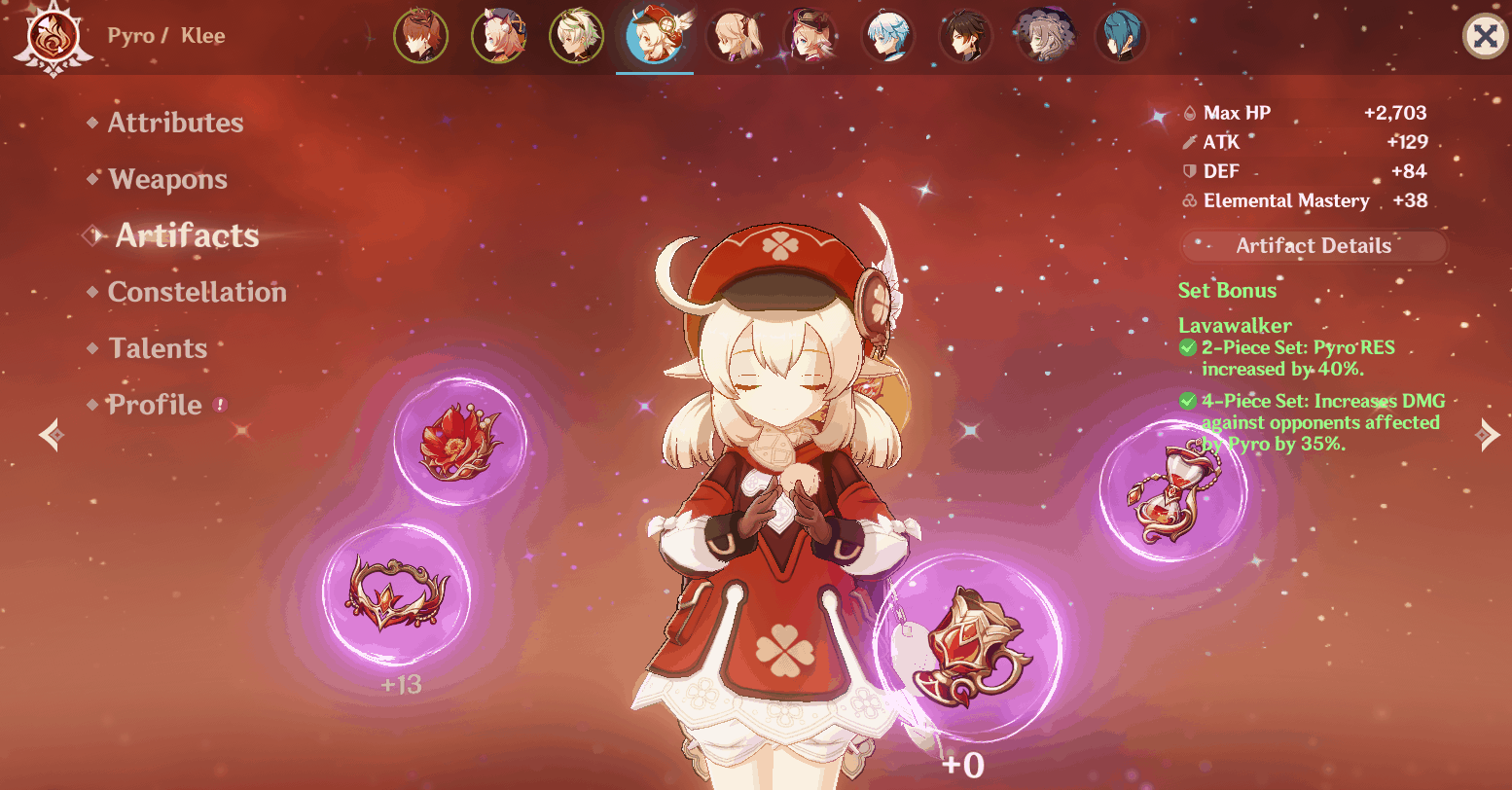Switch to the Attributes section

175,123
